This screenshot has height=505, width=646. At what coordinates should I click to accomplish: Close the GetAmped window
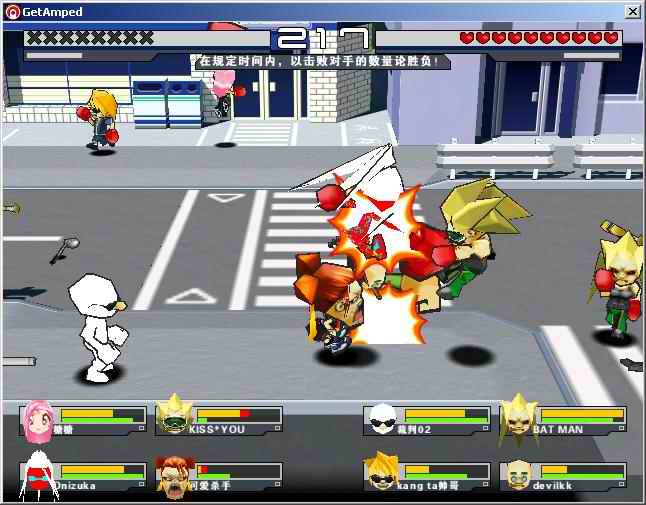632,11
